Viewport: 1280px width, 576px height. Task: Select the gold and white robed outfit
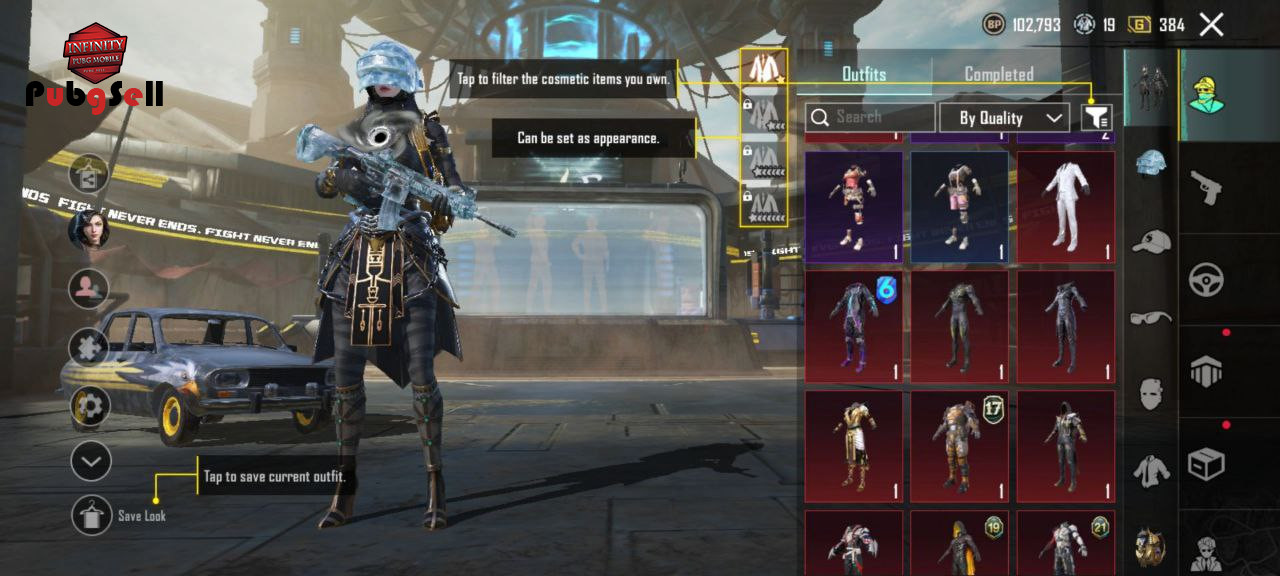[853, 446]
